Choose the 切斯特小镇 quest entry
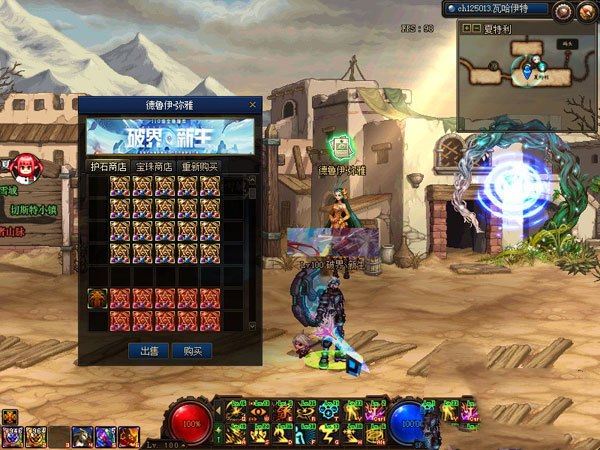 tap(35, 210)
